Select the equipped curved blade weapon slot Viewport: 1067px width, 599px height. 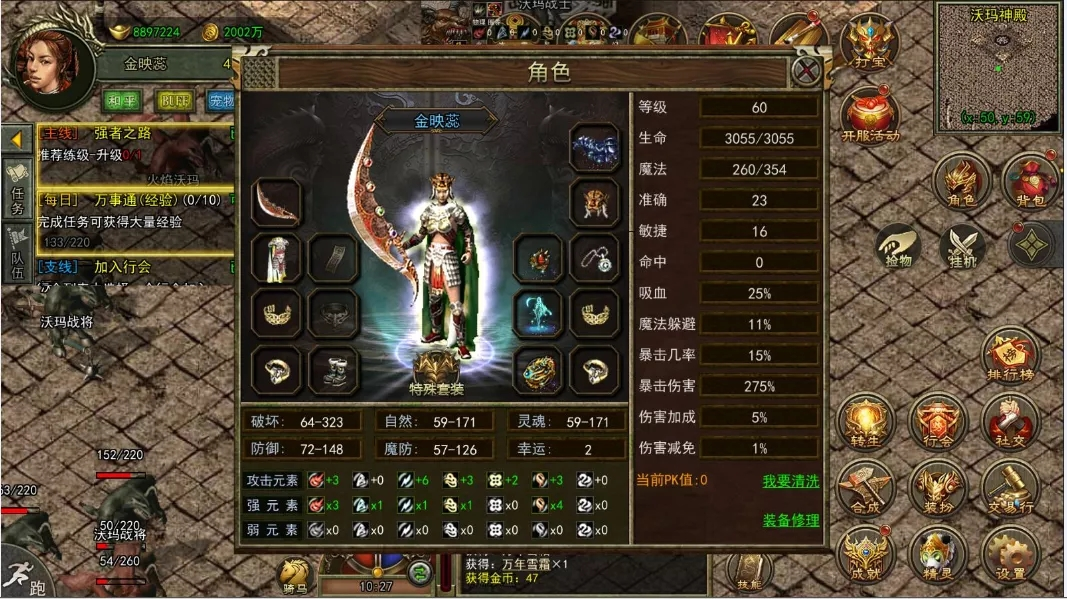(x=275, y=202)
